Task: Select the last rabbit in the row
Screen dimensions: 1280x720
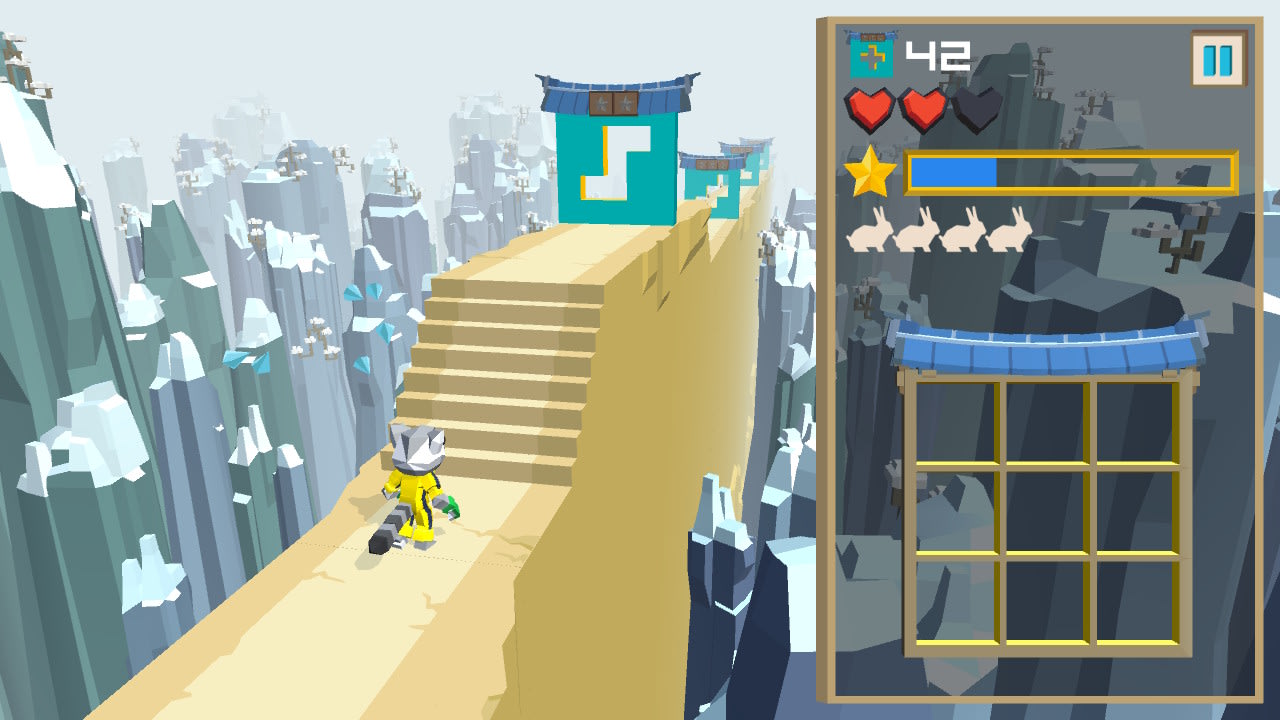Action: (1010, 235)
